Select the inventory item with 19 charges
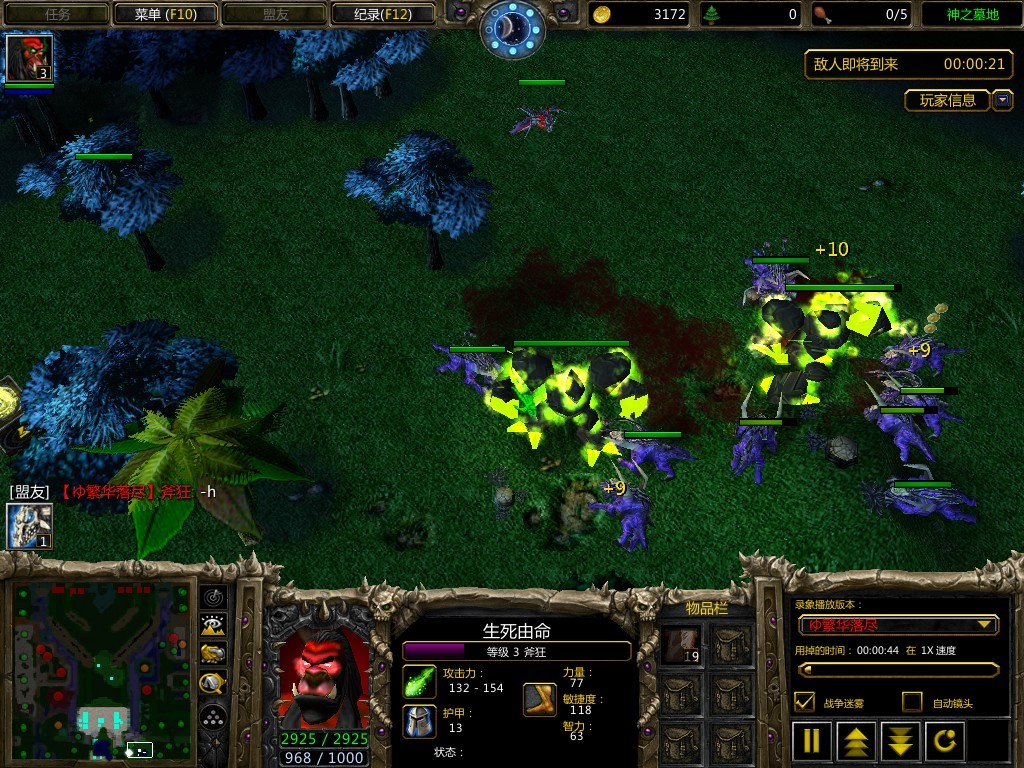The image size is (1024, 768). [x=682, y=645]
